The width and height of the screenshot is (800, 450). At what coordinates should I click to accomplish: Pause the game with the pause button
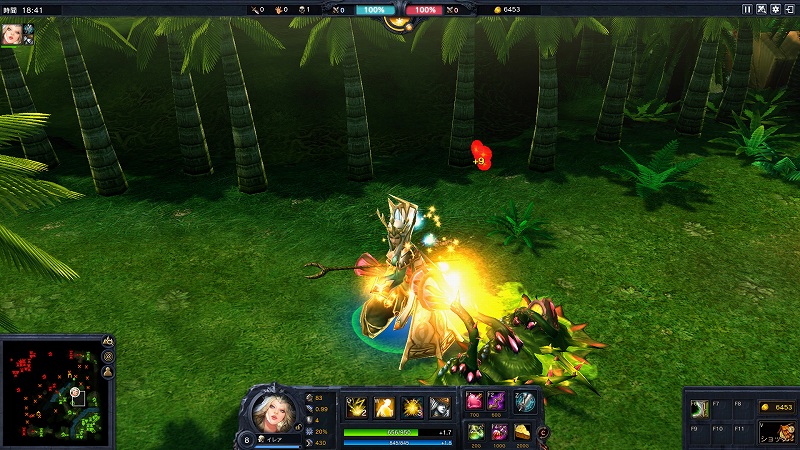[746, 9]
